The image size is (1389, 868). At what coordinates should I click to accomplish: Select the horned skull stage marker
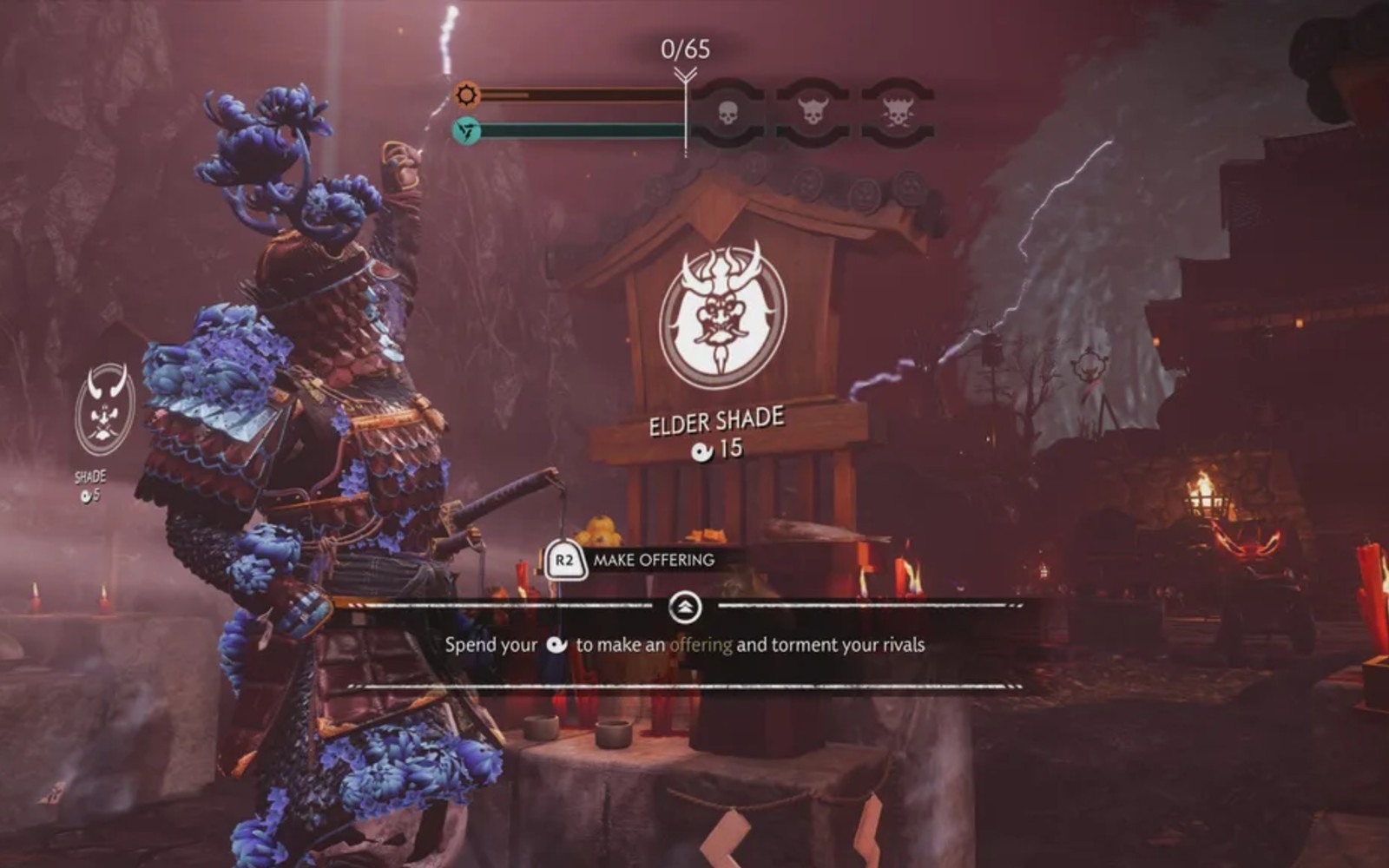pyautogui.click(x=813, y=112)
